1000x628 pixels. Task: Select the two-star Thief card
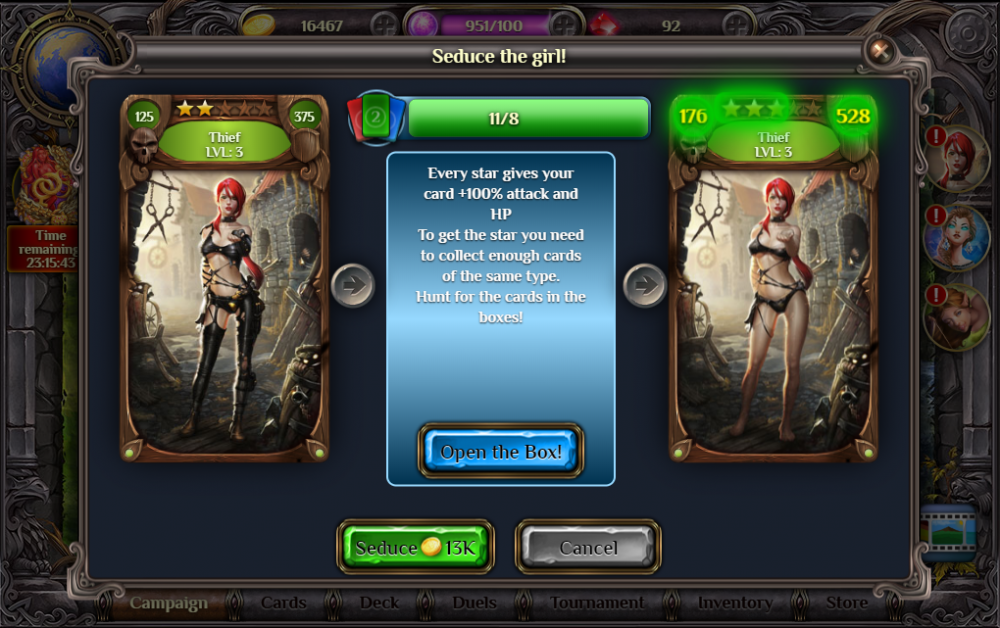pos(225,278)
